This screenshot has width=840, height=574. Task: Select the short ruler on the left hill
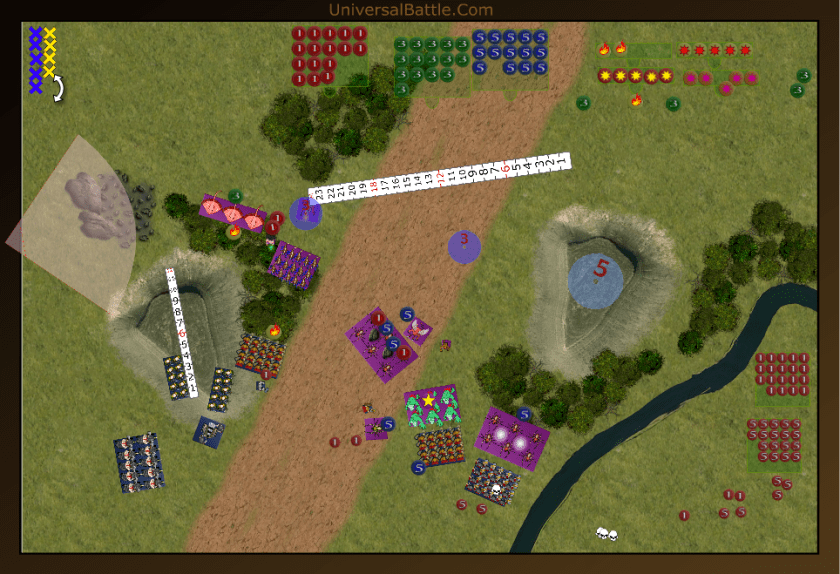pyautogui.click(x=181, y=331)
